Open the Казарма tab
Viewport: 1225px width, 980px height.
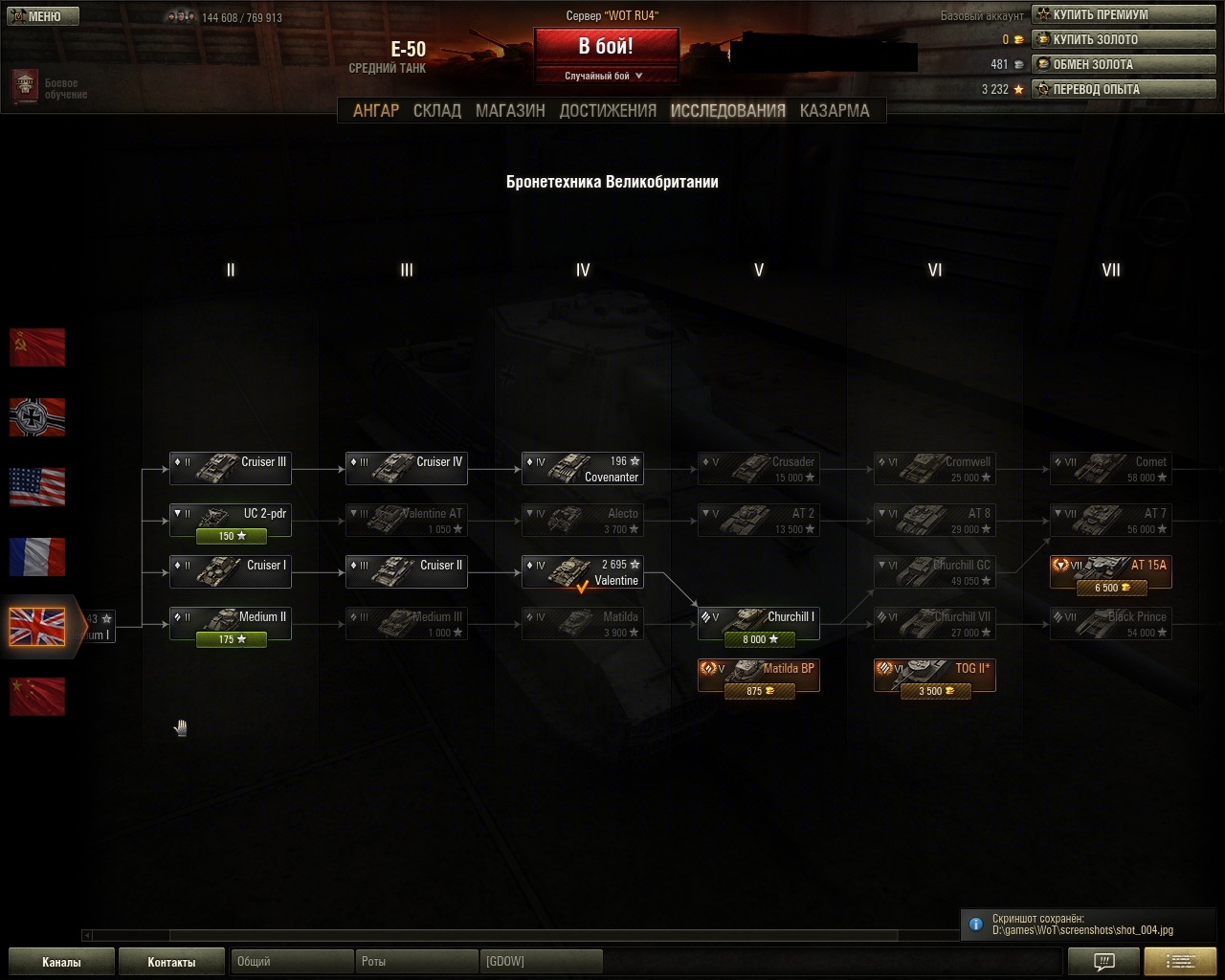835,111
